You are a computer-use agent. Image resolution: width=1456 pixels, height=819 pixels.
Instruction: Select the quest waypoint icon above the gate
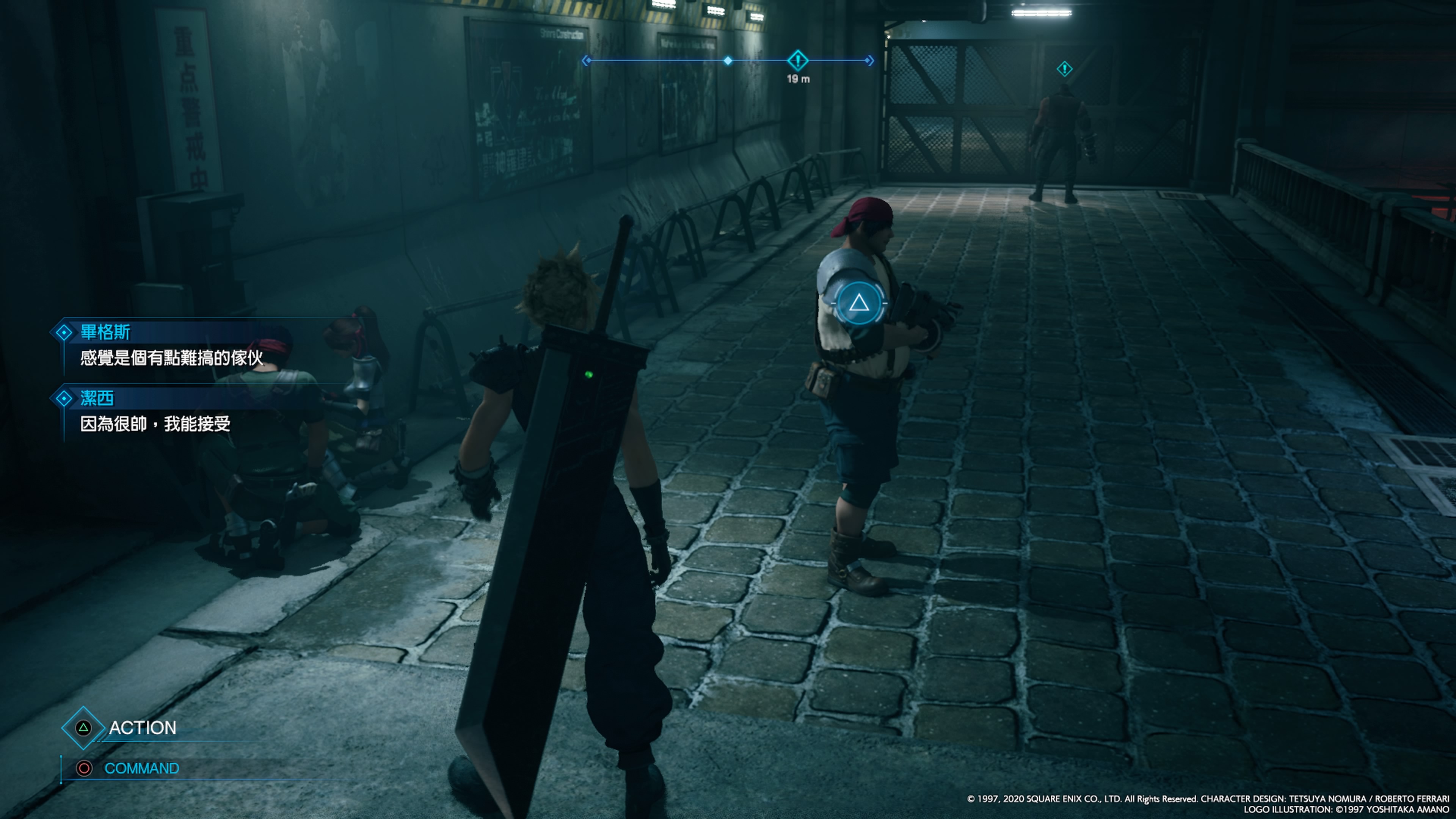pos(1064,69)
